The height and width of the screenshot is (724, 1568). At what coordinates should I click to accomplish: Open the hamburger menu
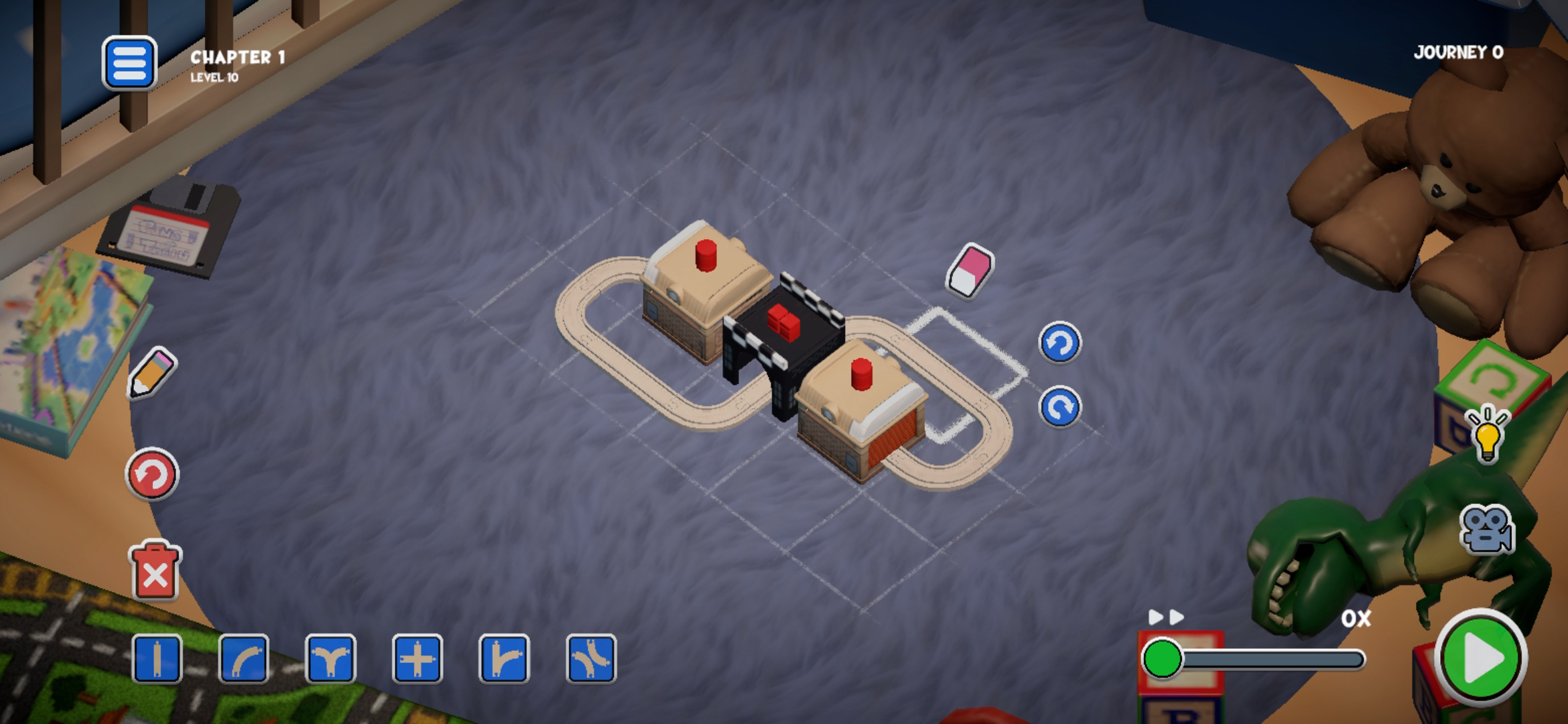pyautogui.click(x=129, y=64)
